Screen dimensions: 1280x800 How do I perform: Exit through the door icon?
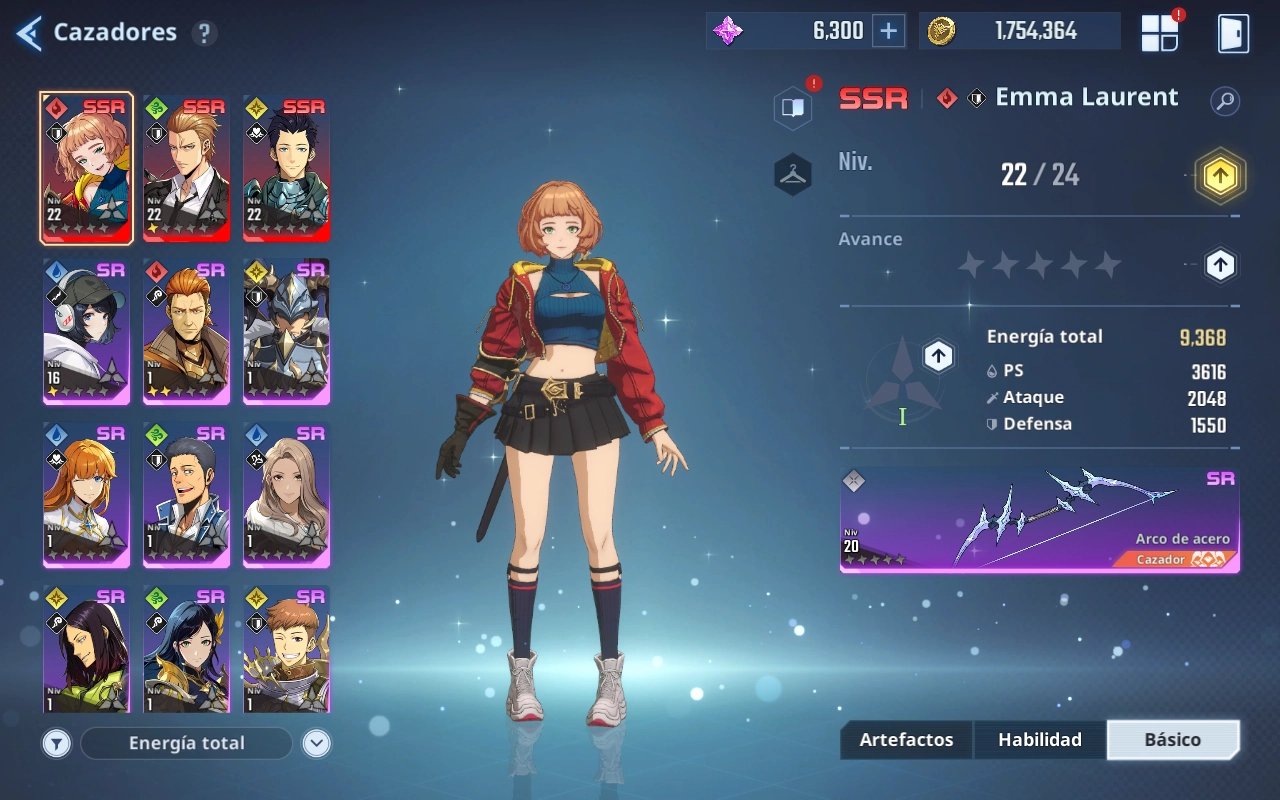(1233, 33)
